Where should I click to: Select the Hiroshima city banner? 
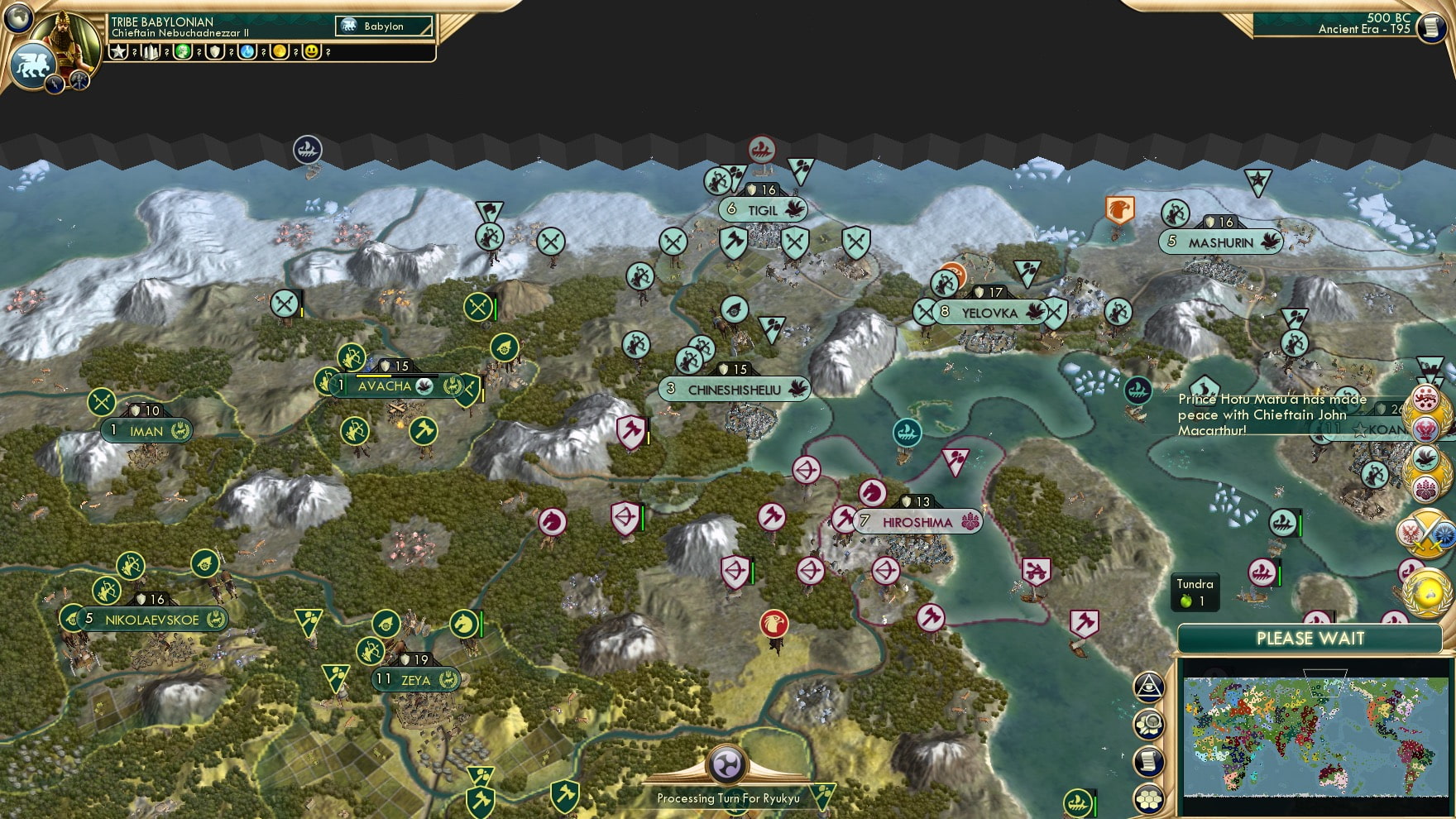click(912, 521)
